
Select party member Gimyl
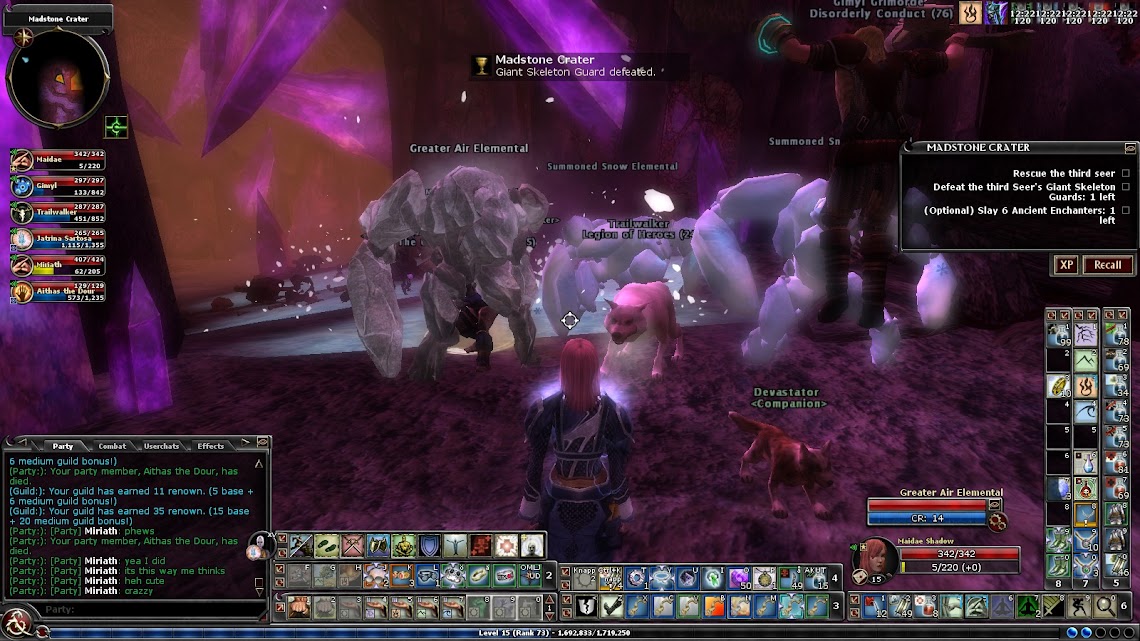coord(58,186)
